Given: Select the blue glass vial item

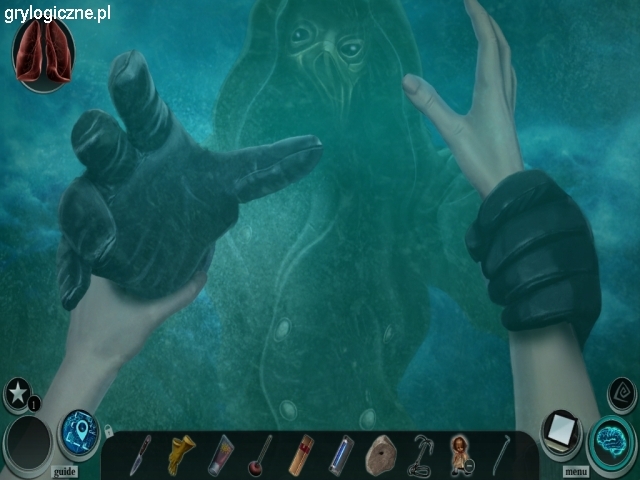Looking at the screenshot, I should tap(343, 454).
